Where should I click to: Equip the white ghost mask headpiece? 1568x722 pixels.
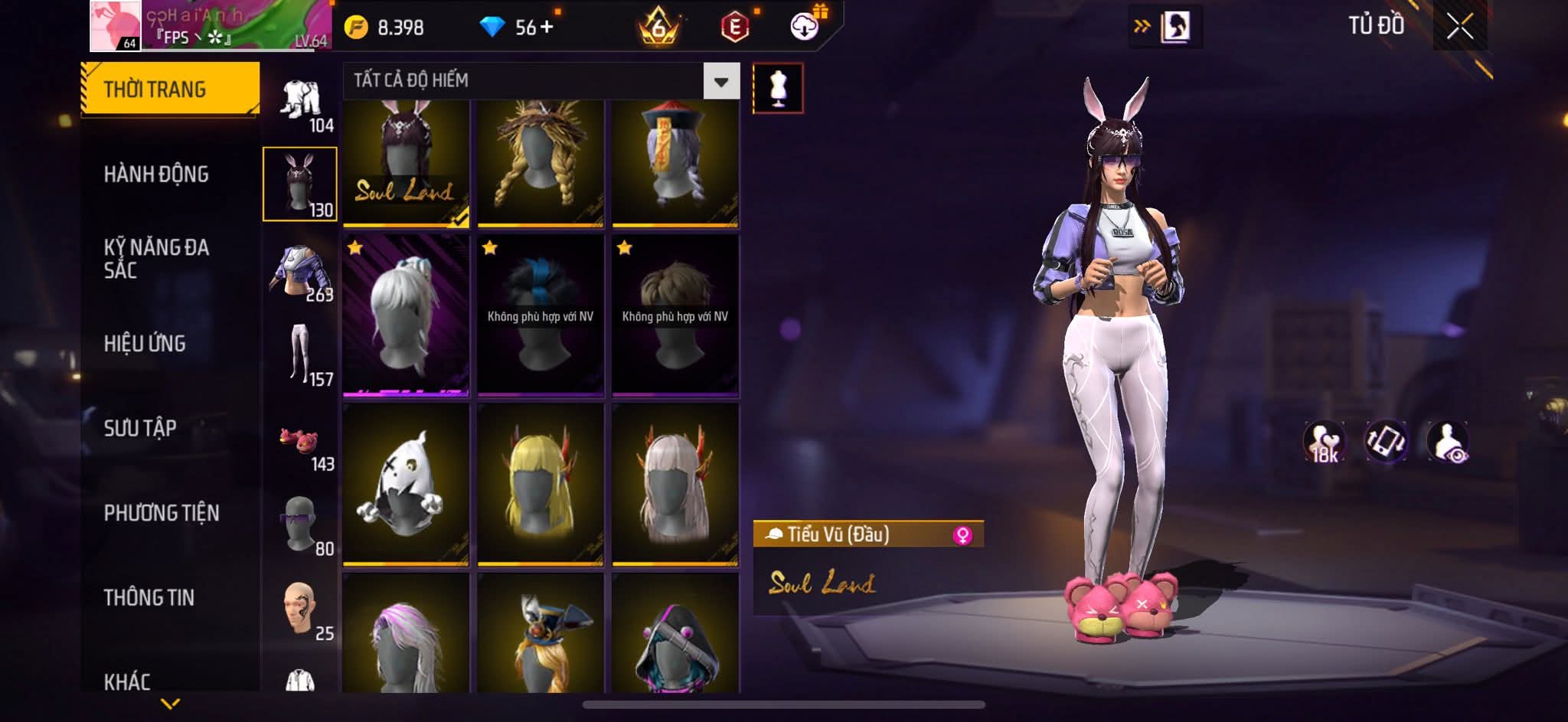pyautogui.click(x=406, y=485)
